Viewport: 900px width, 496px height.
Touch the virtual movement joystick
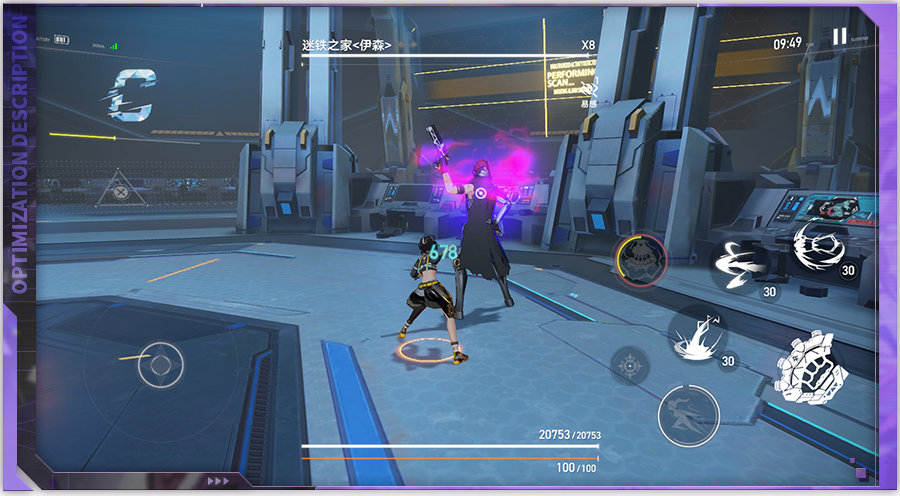[x=160, y=364]
